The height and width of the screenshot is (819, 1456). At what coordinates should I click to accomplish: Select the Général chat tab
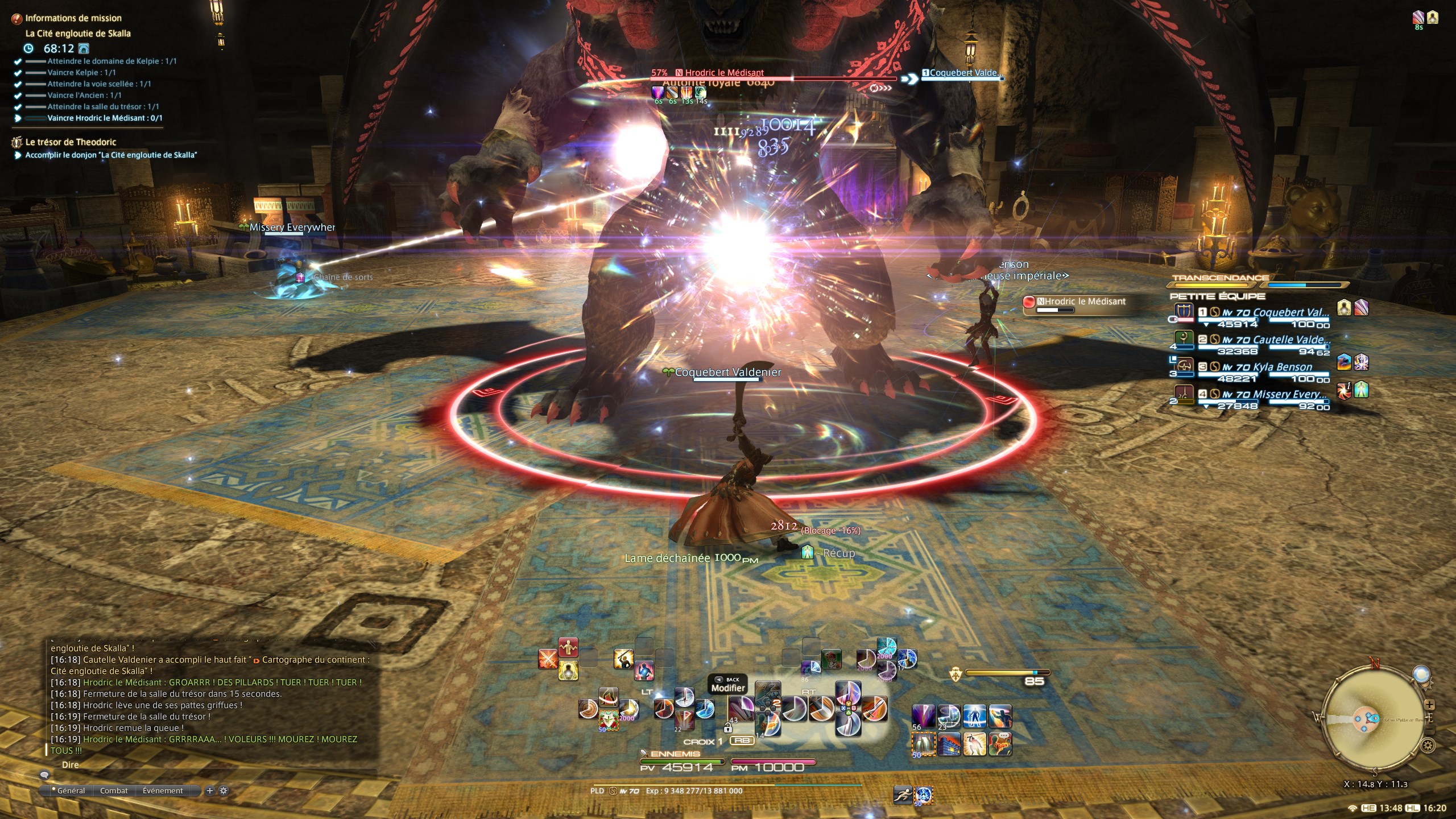pyautogui.click(x=71, y=791)
